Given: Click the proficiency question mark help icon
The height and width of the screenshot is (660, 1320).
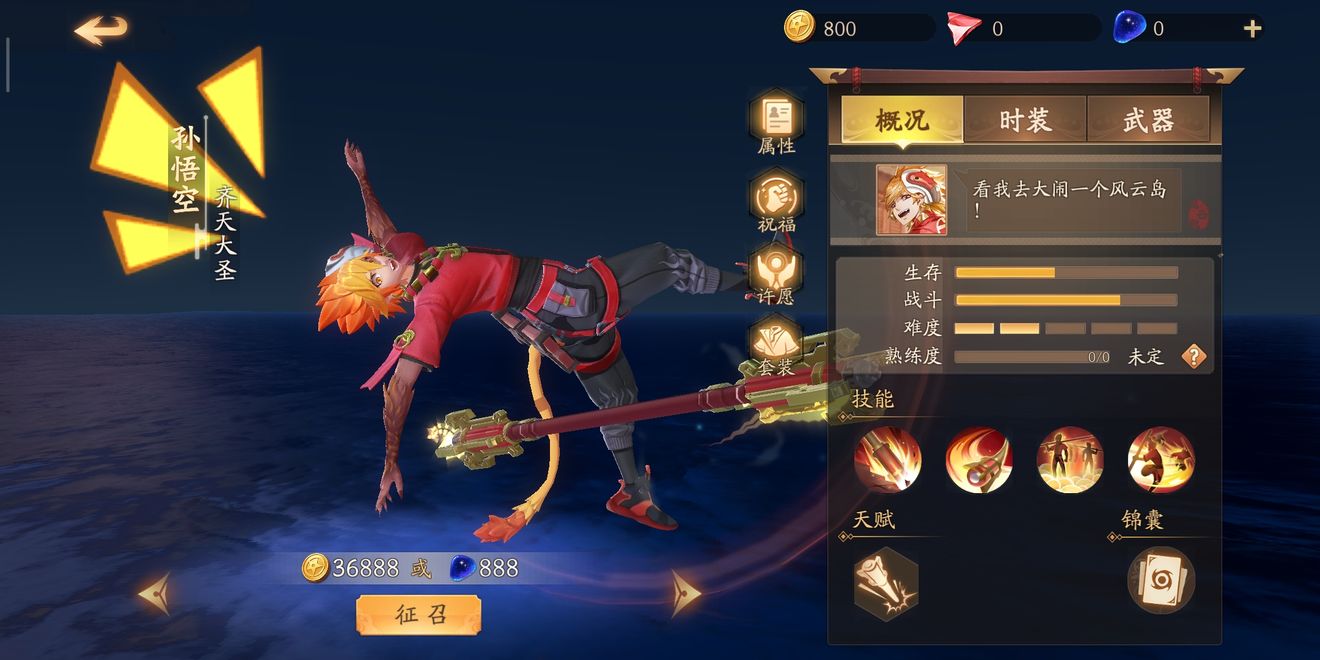Looking at the screenshot, I should point(1194,356).
